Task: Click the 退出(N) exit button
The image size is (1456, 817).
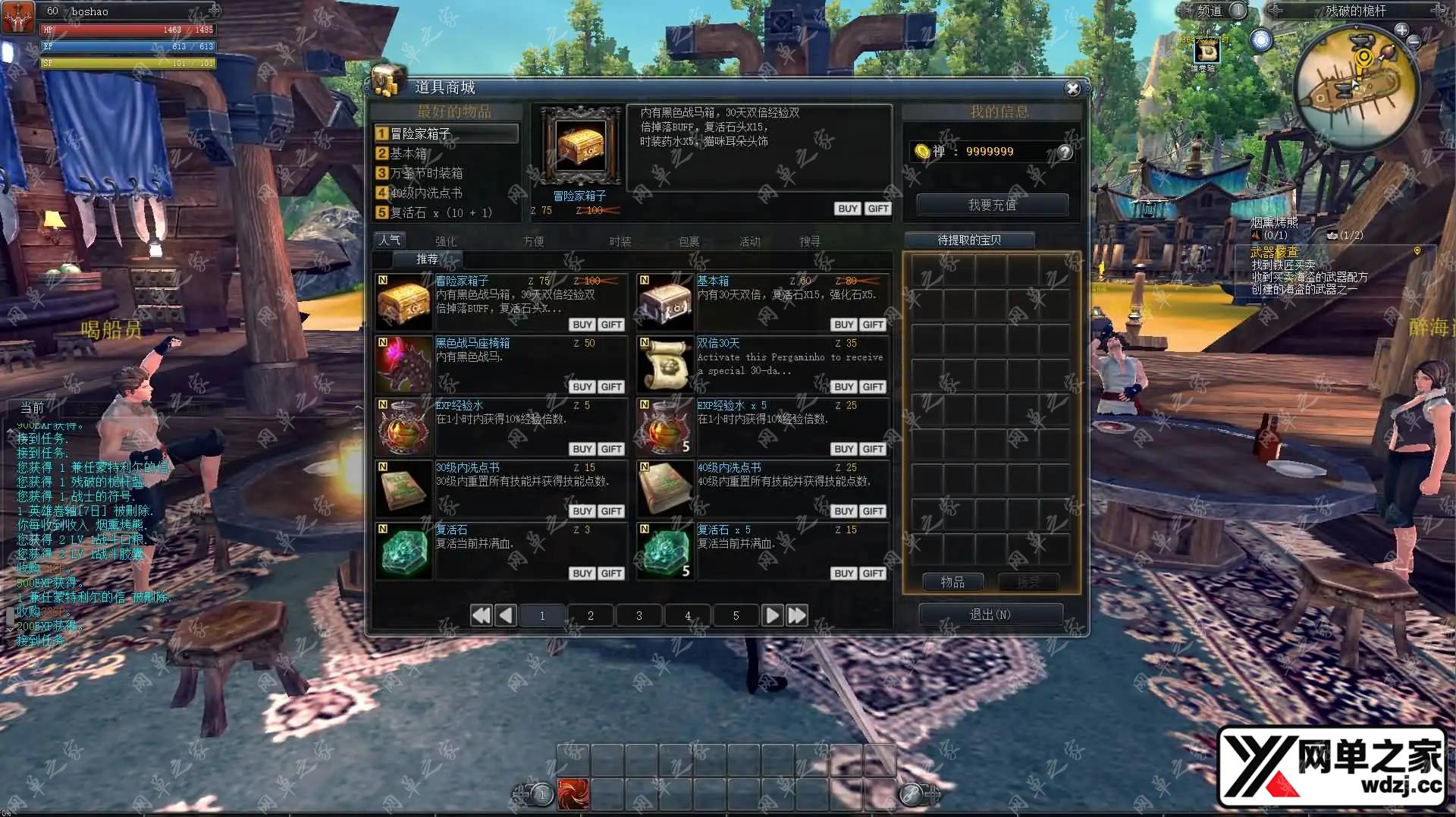Action: [x=990, y=614]
